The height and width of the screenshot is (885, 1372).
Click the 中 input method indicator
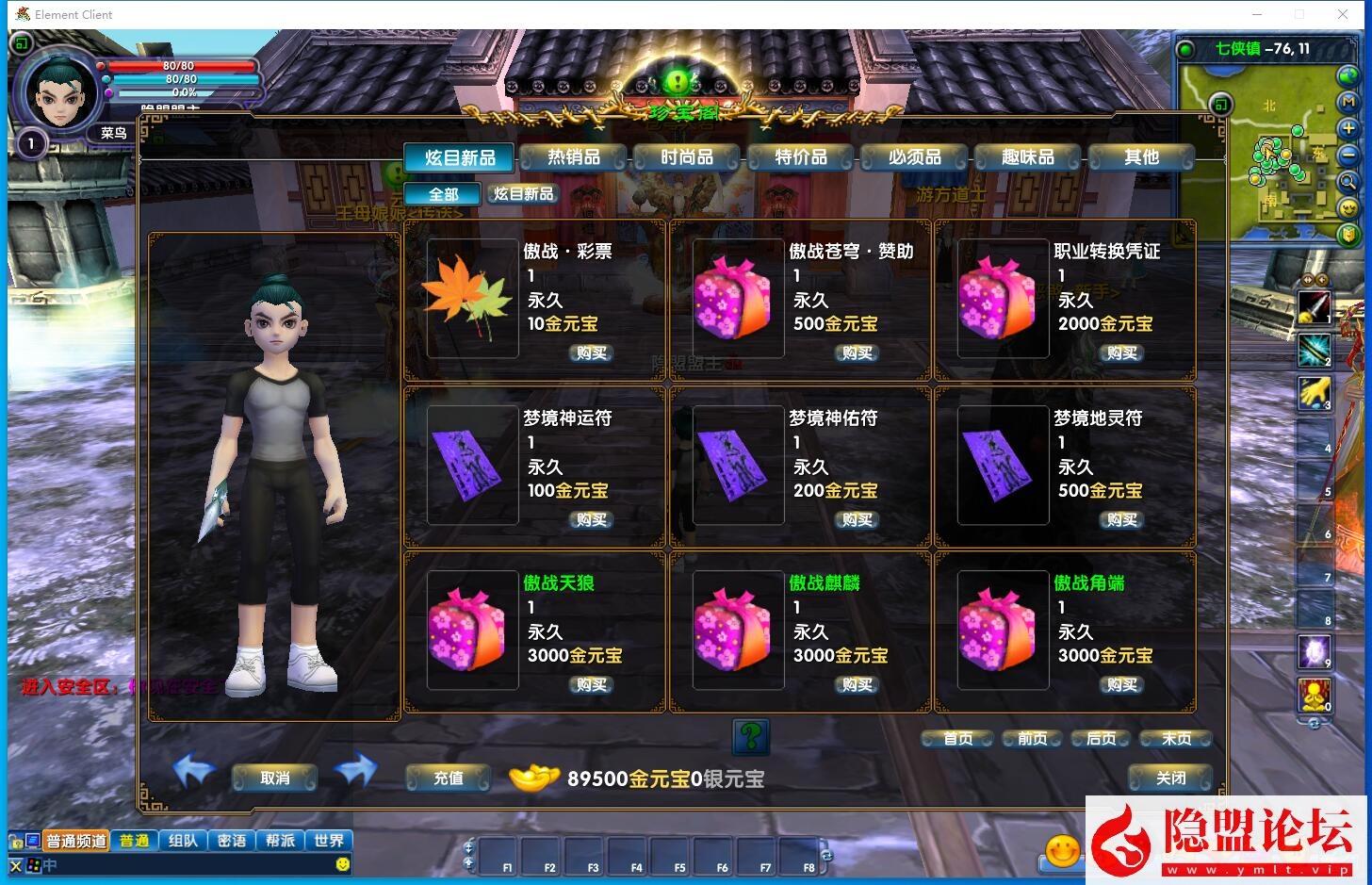(49, 864)
